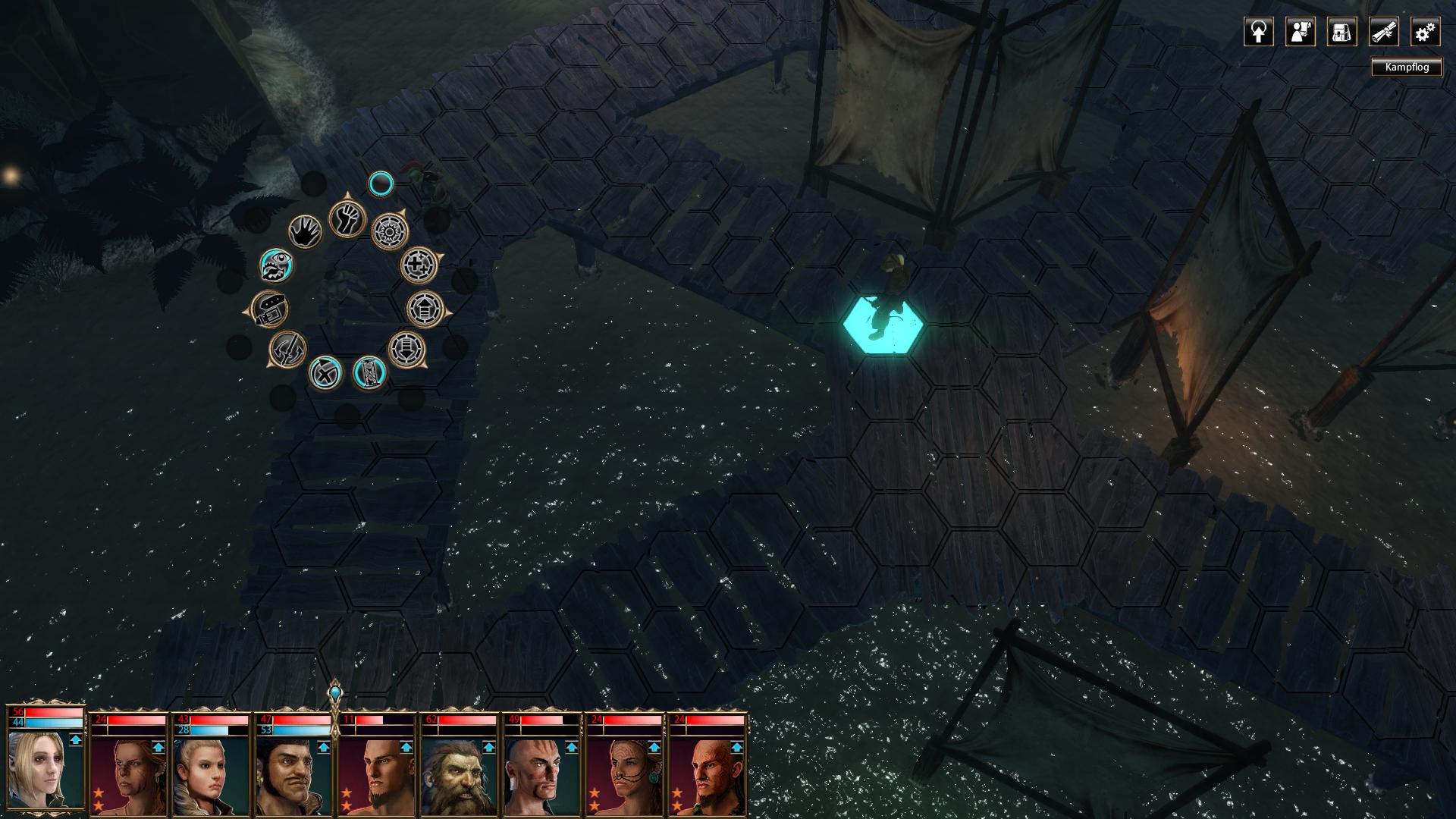Open the character sheet icon
The width and height of the screenshot is (1456, 819).
point(1300,33)
